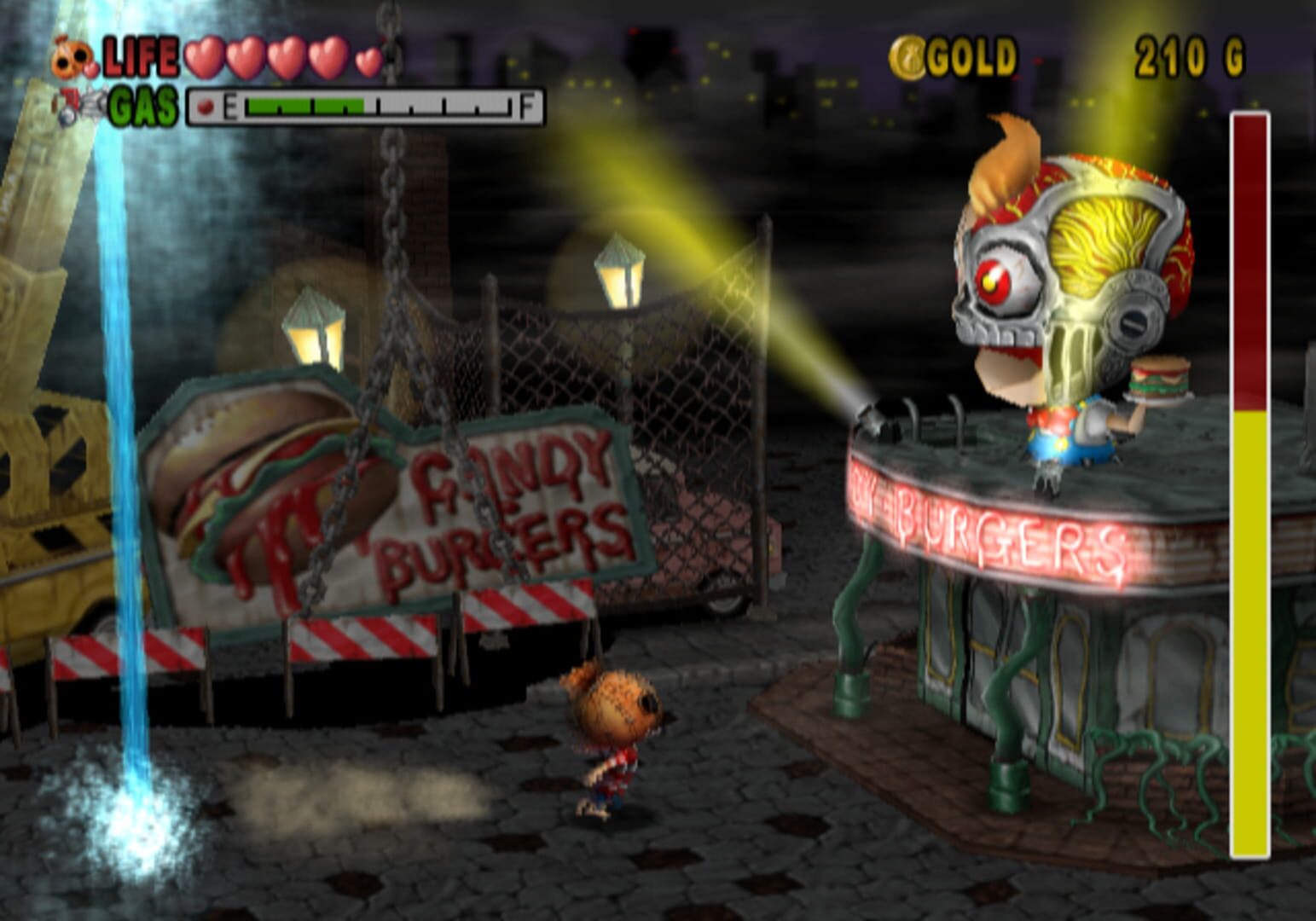Select the burlap doll player character
The image size is (1316, 921).
coord(616,742)
